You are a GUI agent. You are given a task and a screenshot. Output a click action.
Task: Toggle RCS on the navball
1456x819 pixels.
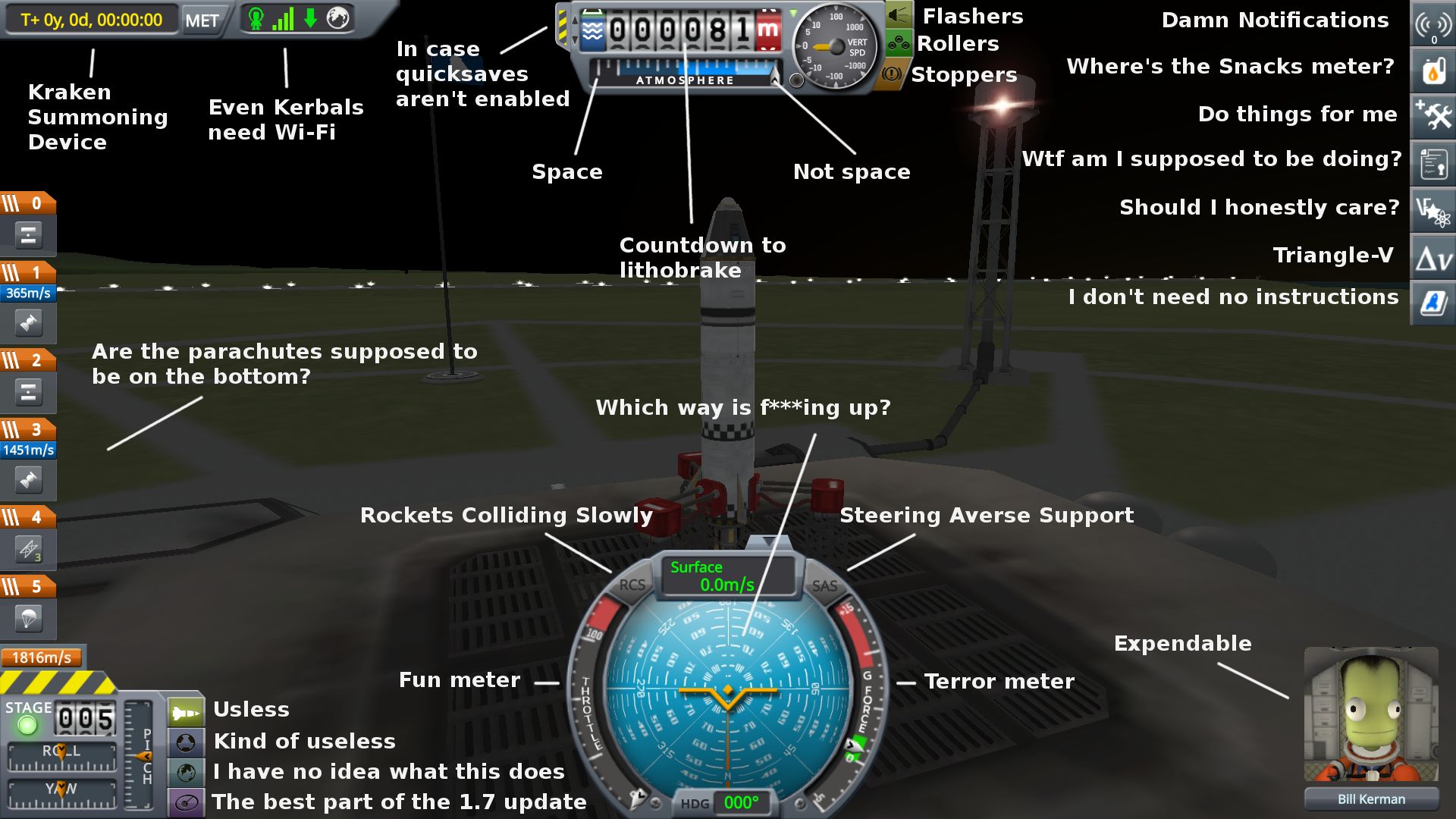(632, 585)
